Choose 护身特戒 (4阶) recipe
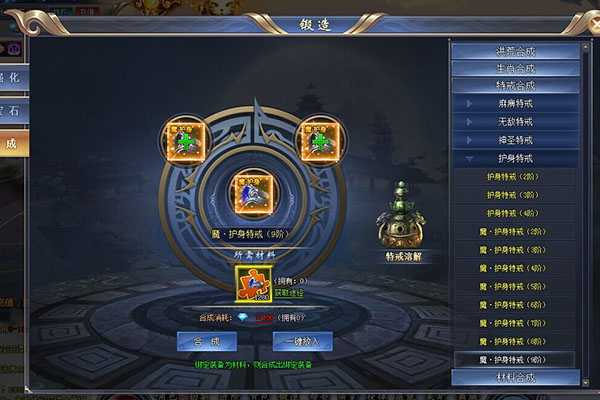Screen dimensions: 600x400 tap(515, 213)
